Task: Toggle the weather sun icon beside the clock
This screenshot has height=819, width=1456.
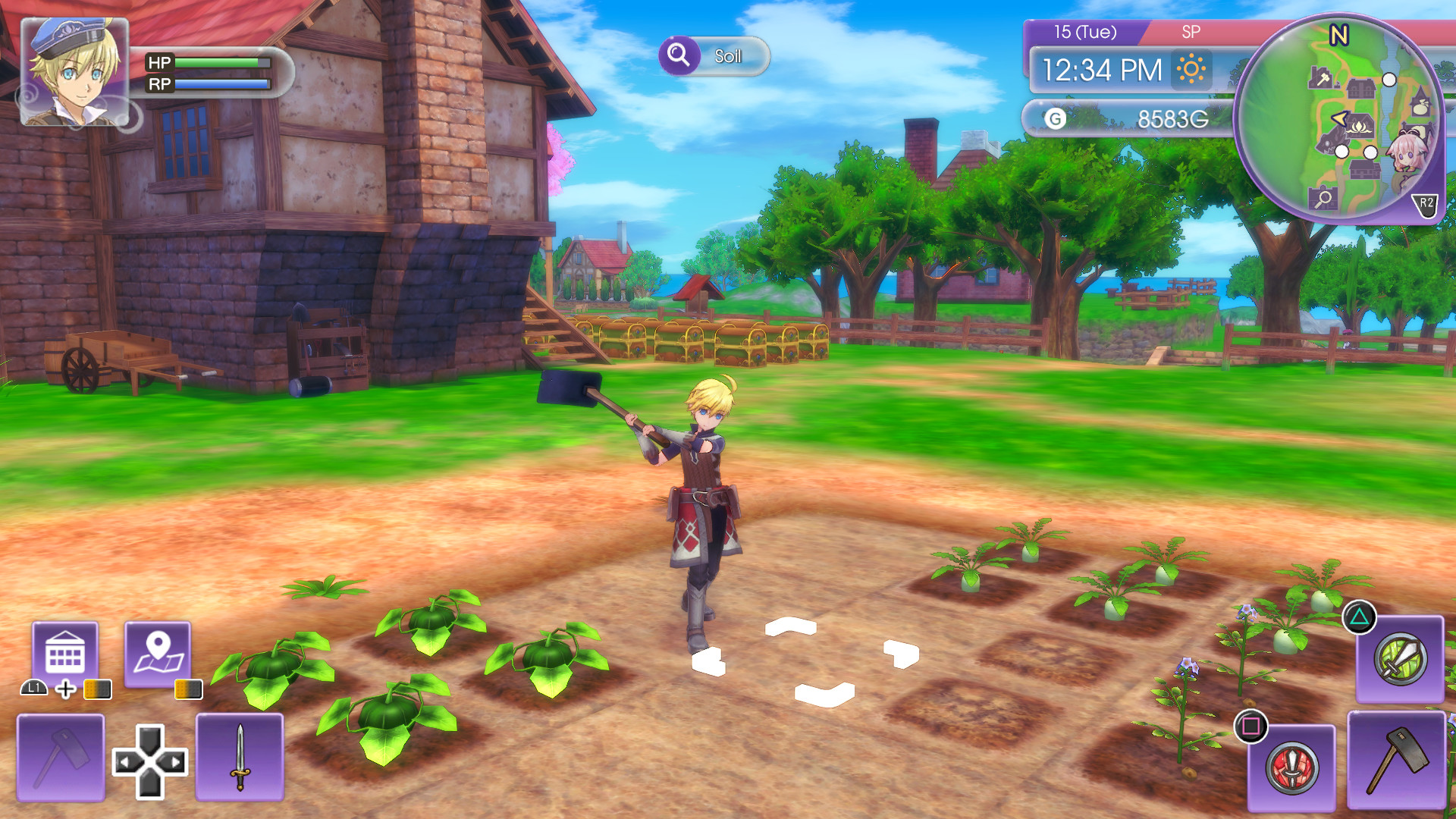Action: (x=1192, y=71)
